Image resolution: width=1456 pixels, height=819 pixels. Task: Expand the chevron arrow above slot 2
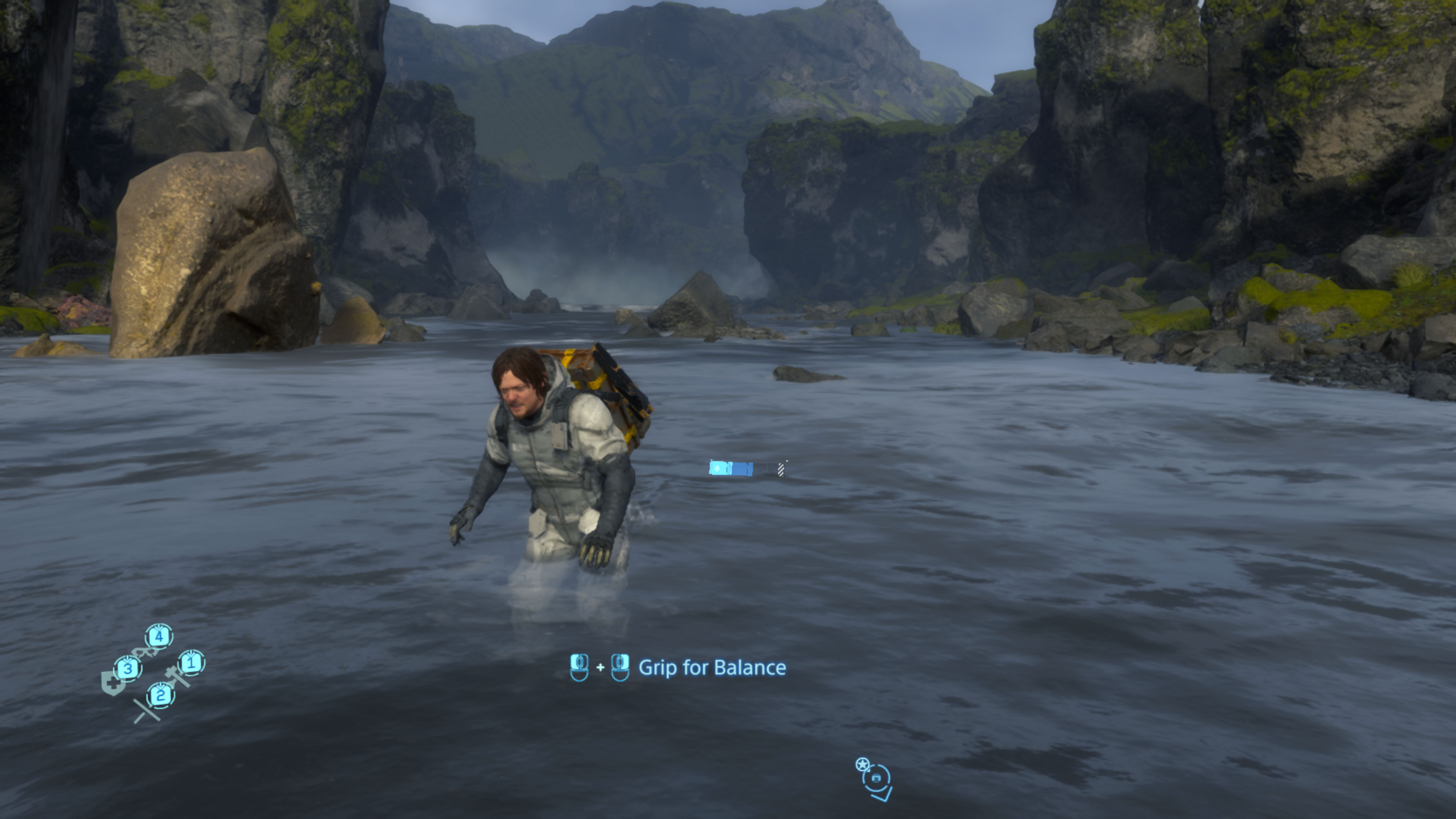point(161,686)
